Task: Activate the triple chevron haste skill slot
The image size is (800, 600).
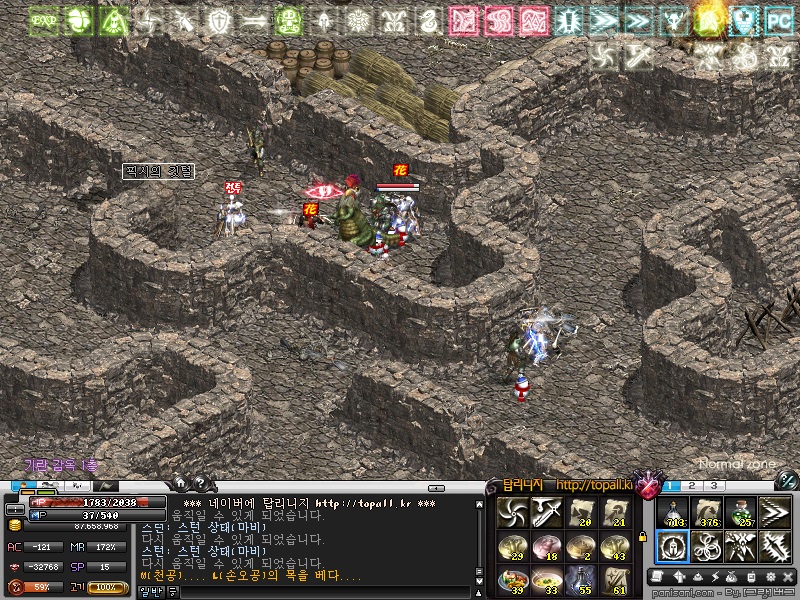Action: coord(775,513)
